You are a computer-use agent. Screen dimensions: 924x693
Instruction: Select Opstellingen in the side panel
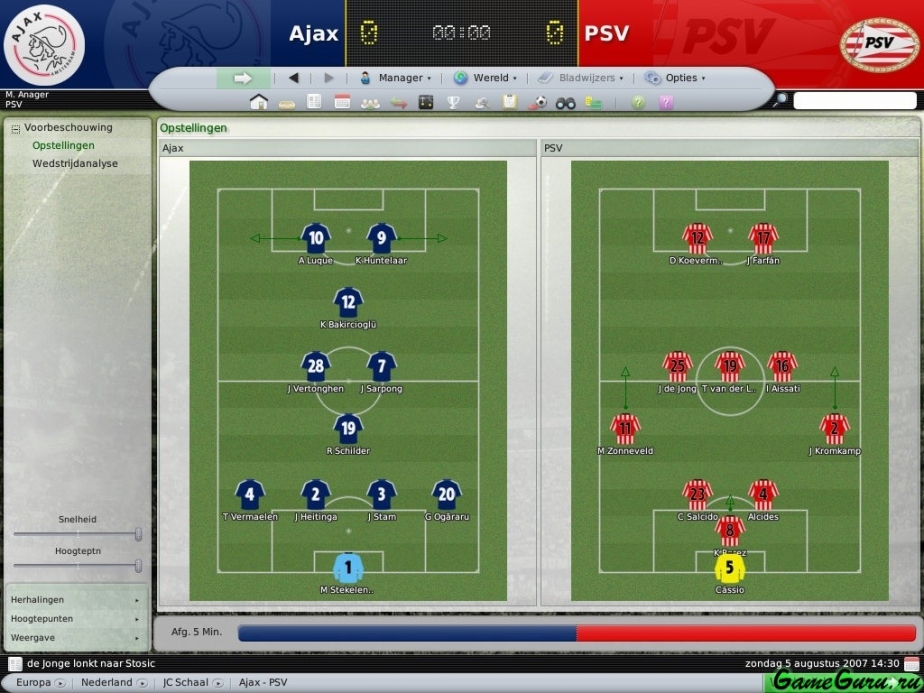click(x=63, y=145)
